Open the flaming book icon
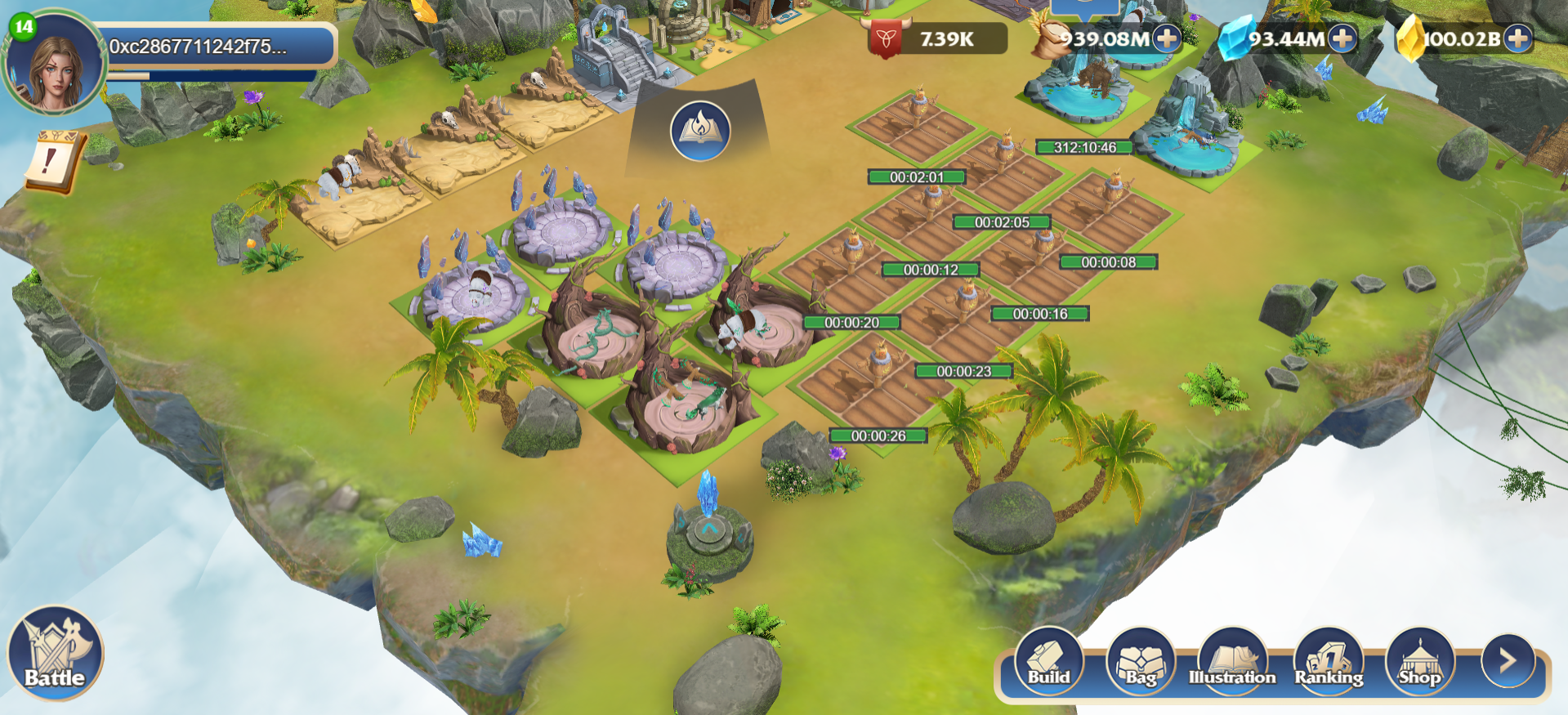This screenshot has height=715, width=1568. click(x=700, y=131)
